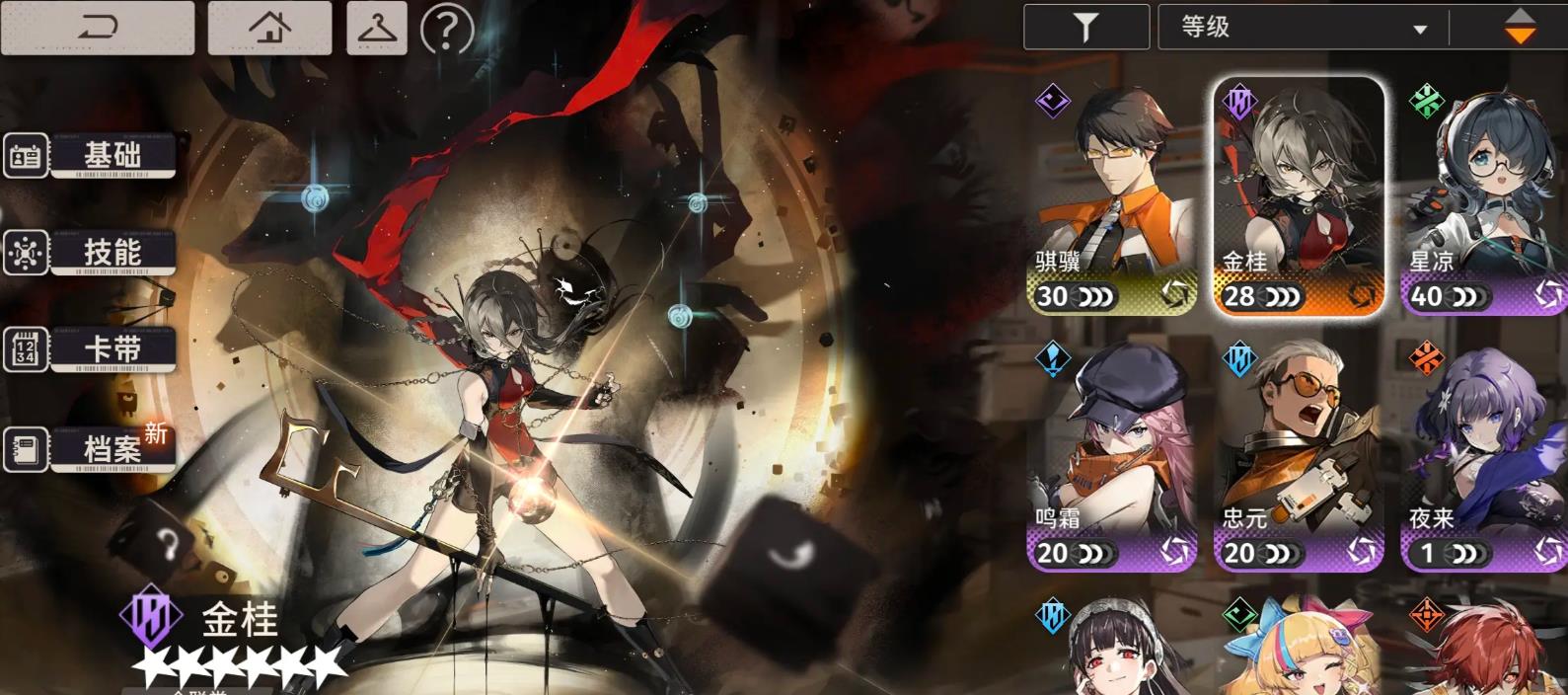This screenshot has height=695, width=1568.
Task: Select character 骐骥 at level 30
Action: pyautogui.click(x=1112, y=197)
